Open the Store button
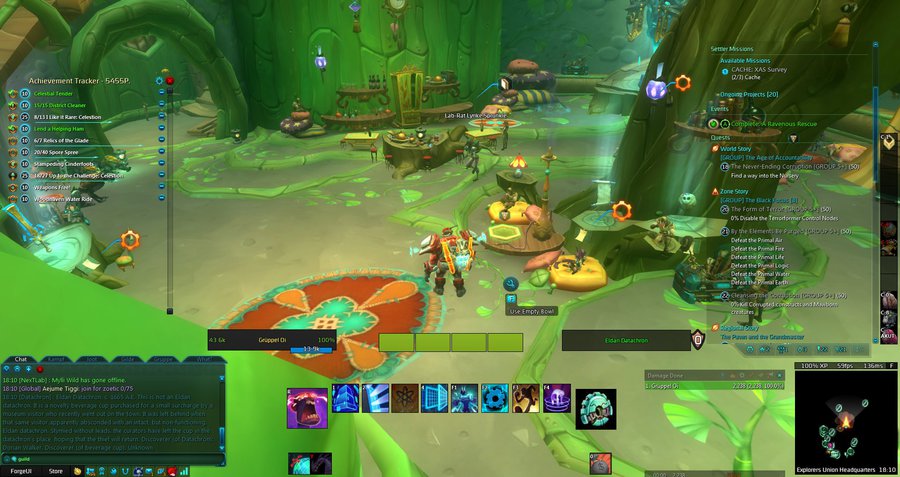 [x=56, y=471]
